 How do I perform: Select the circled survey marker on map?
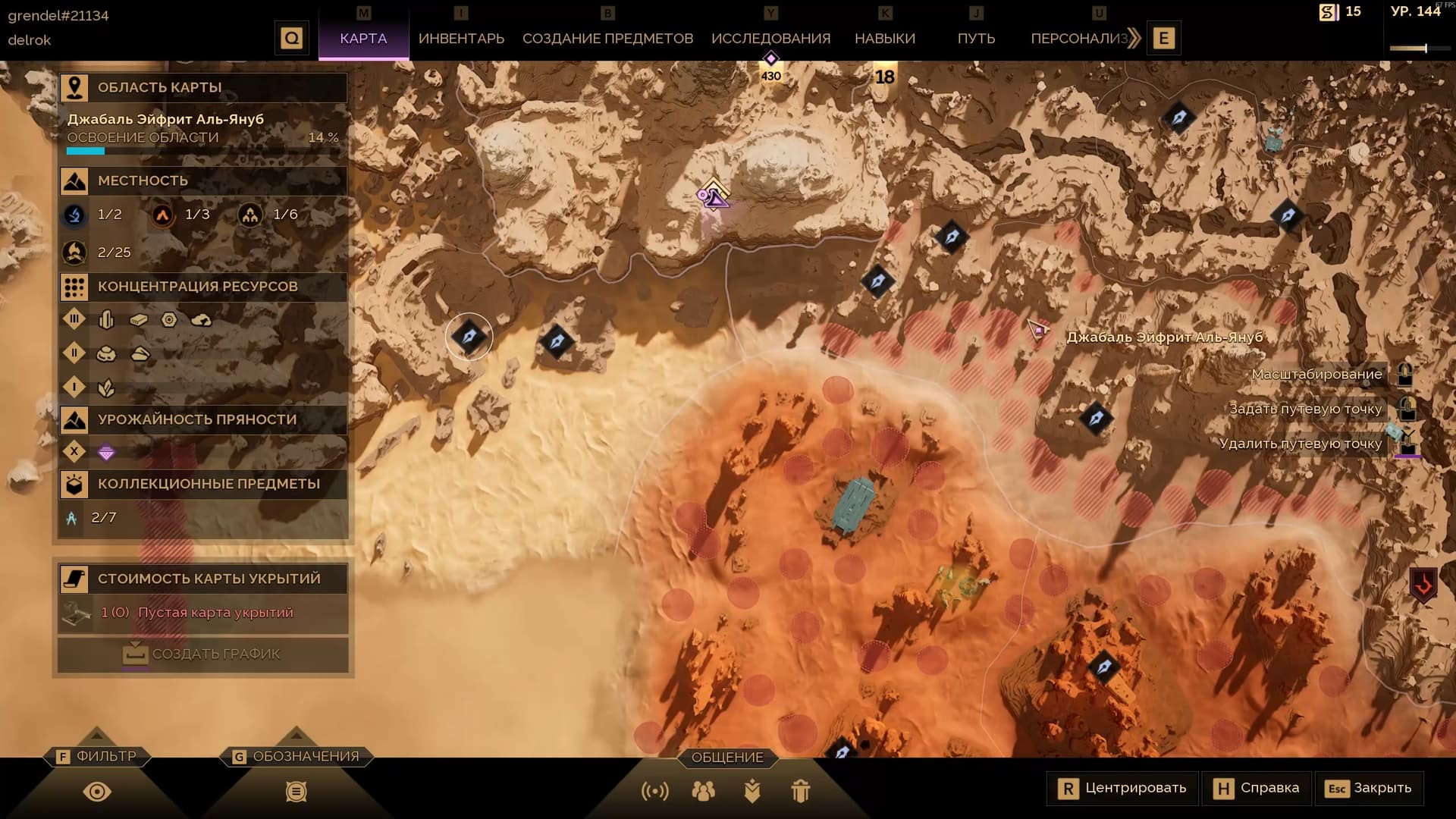pyautogui.click(x=469, y=336)
